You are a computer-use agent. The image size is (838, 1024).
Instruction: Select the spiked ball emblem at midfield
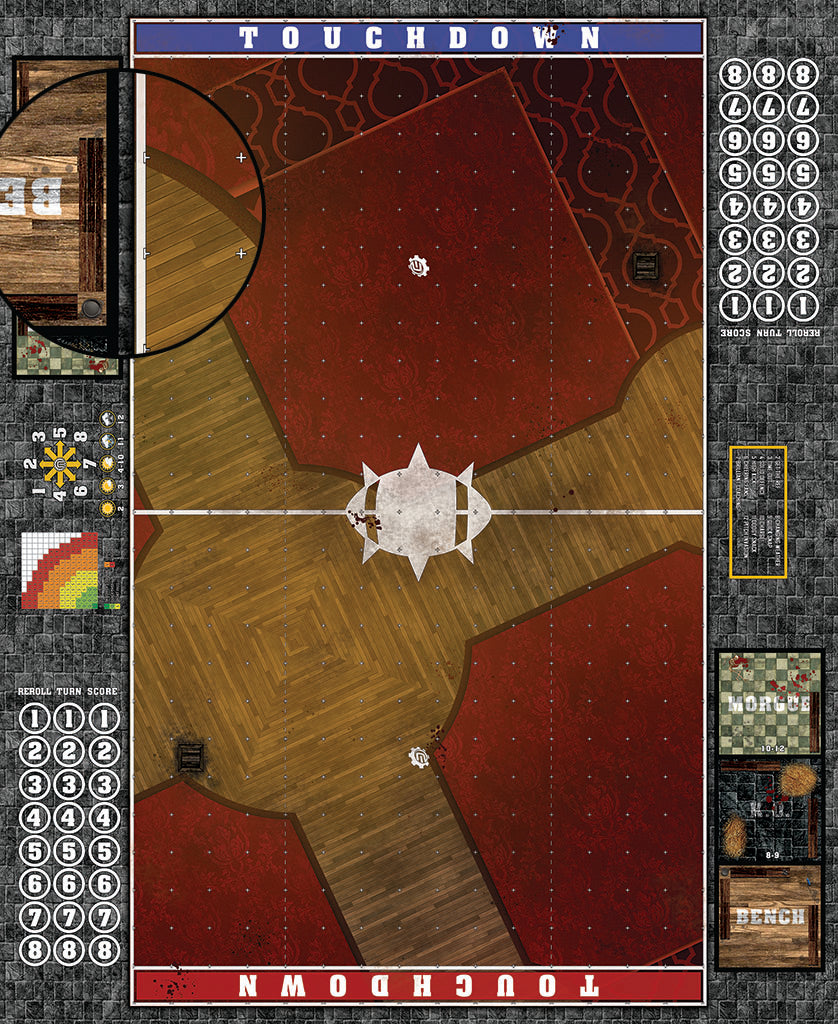coord(418,511)
